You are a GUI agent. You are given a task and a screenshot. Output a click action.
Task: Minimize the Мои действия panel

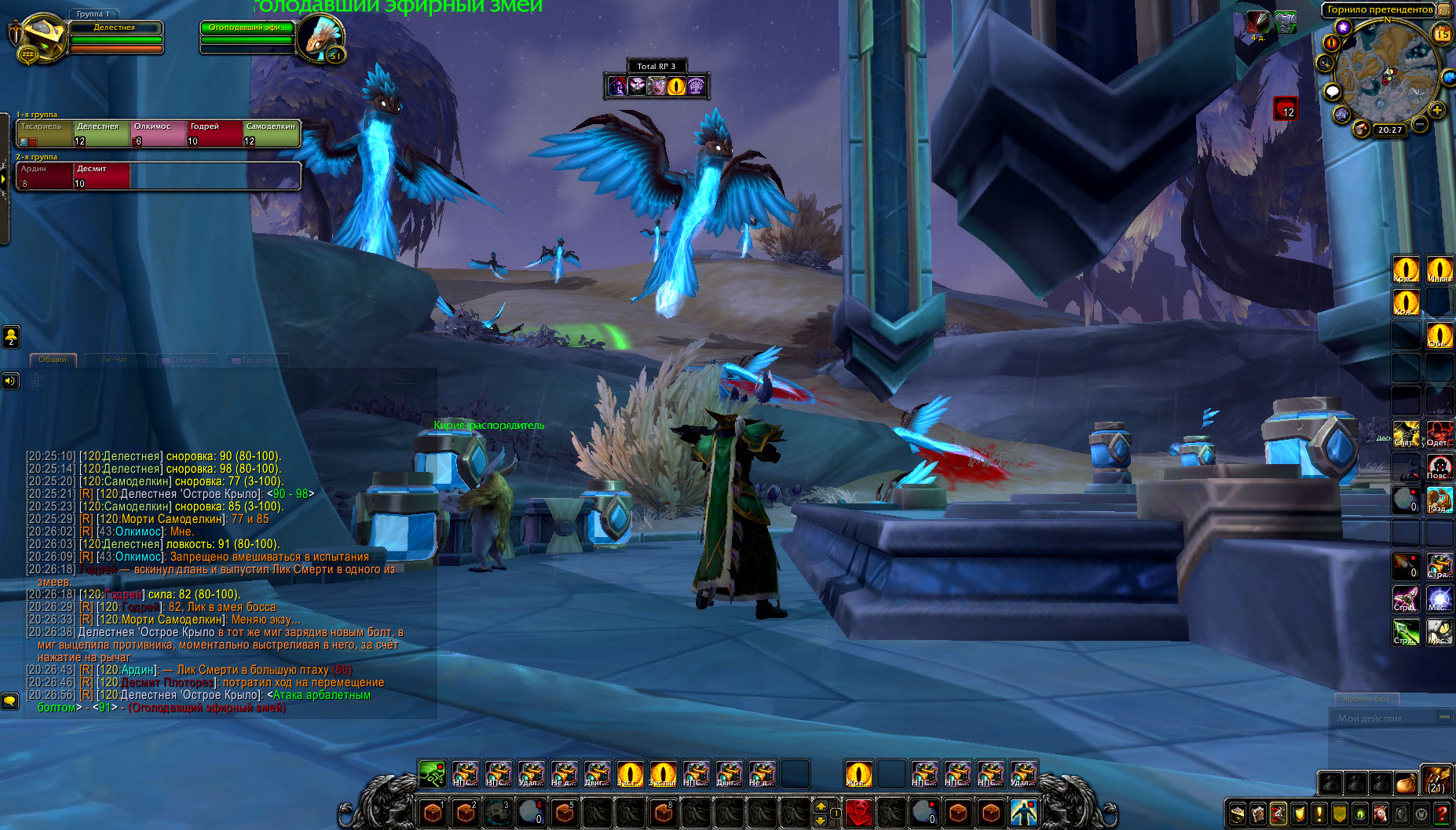pyautogui.click(x=1443, y=717)
